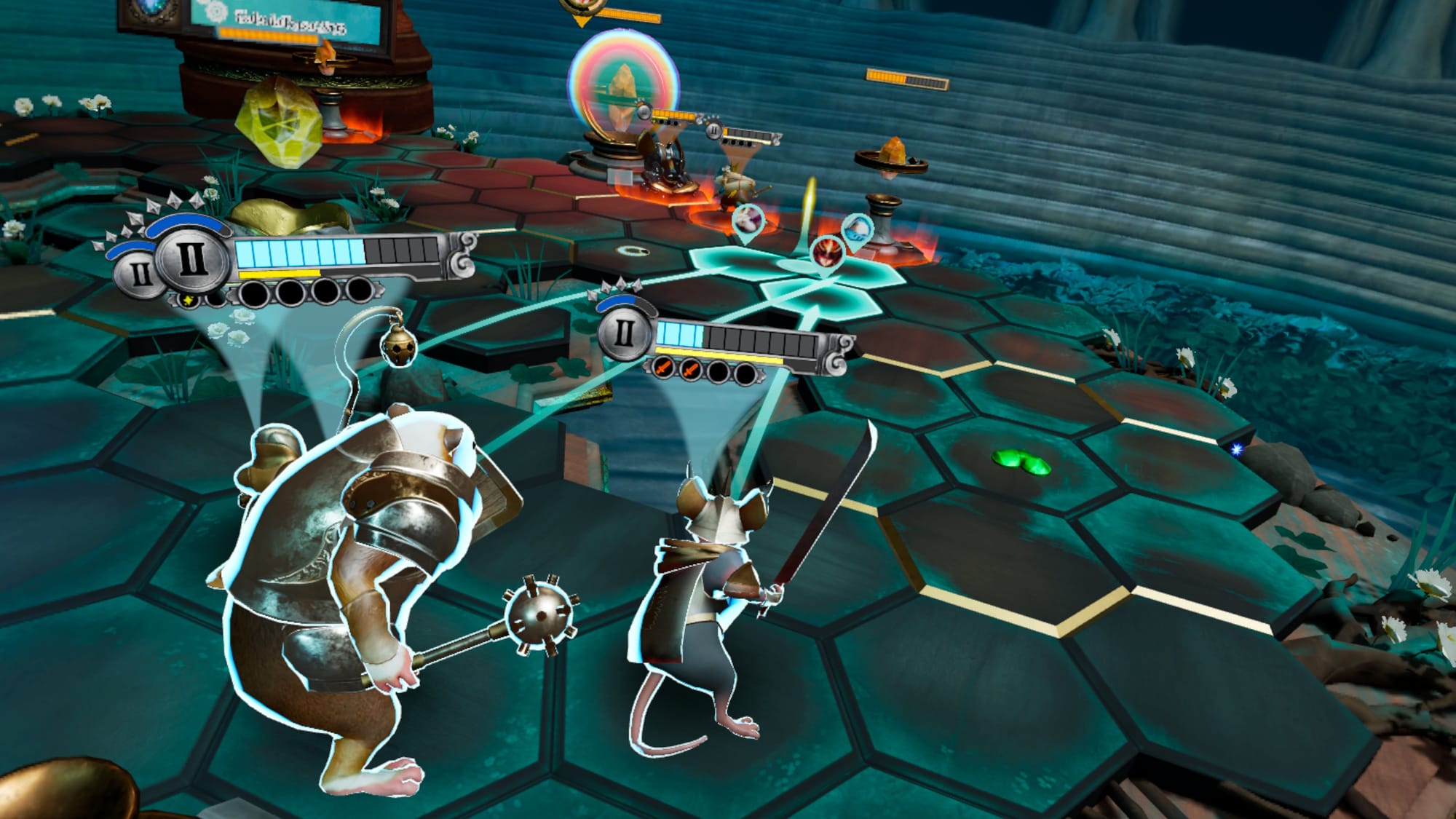Select the red flame ability pin marker
Screen dimensions: 1456x819
pos(826,252)
